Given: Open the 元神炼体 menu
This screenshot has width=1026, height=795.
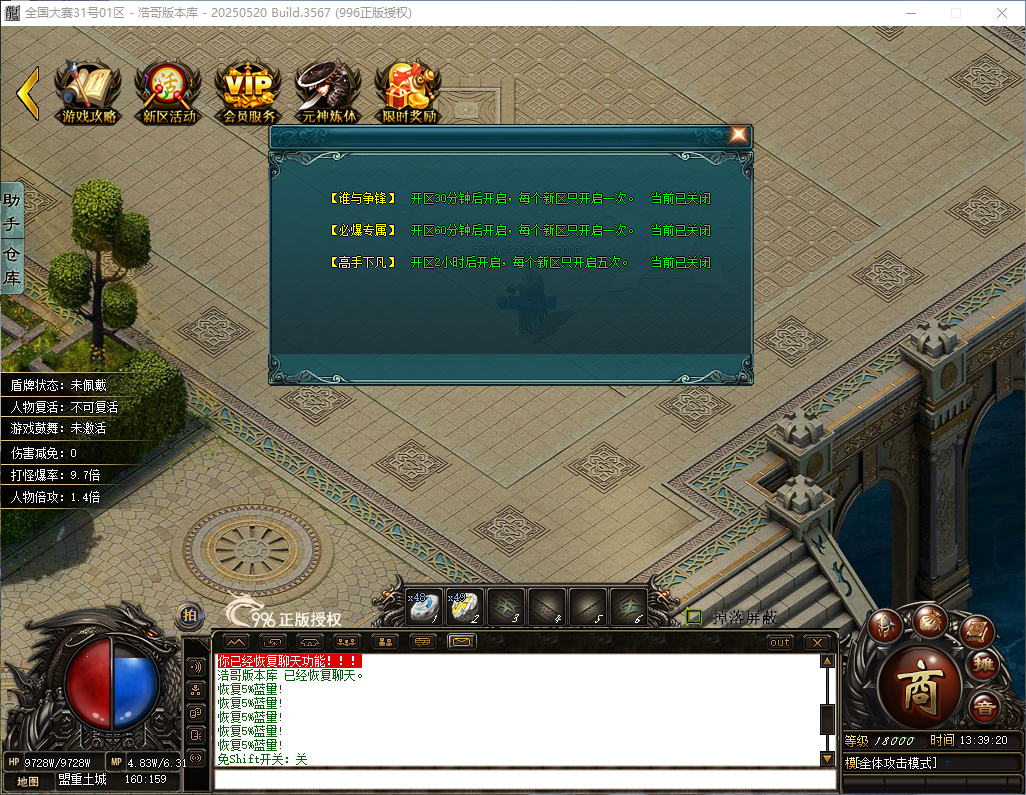Looking at the screenshot, I should click(328, 91).
